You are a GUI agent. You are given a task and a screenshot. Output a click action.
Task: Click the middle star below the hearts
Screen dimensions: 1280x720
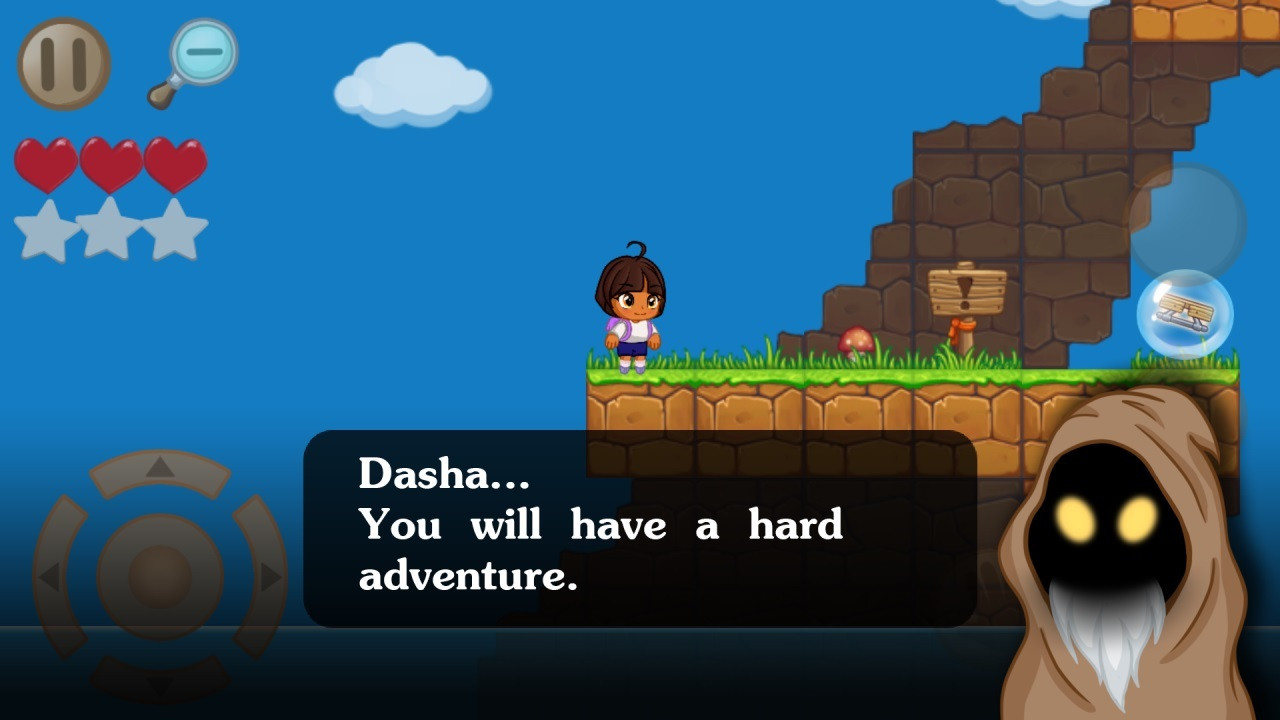[x=105, y=230]
